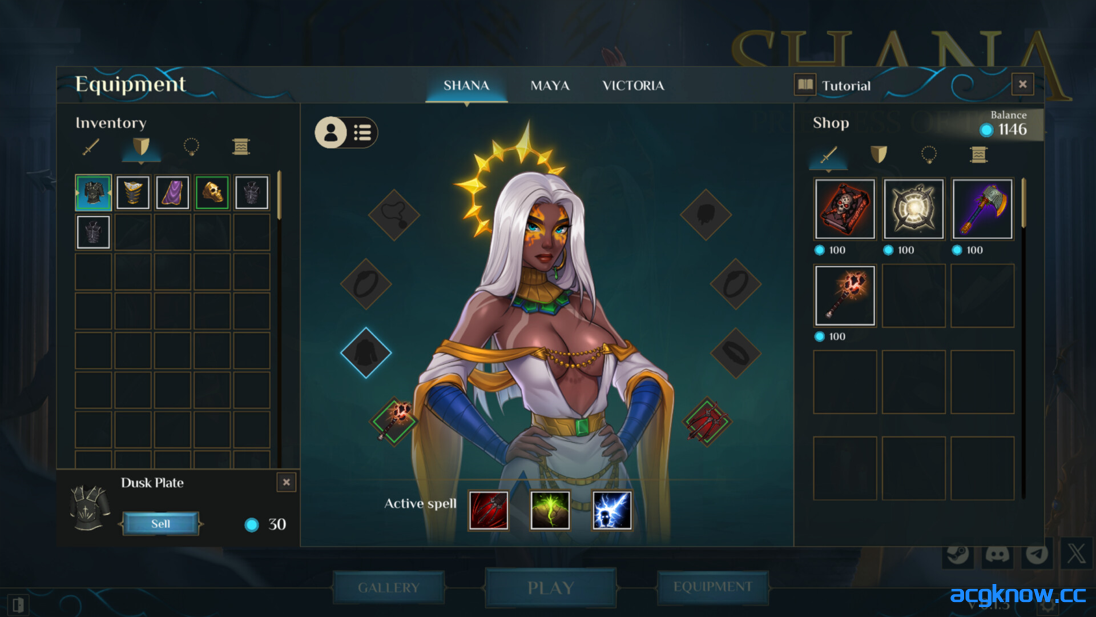Close the Equipment window
The image size is (1096, 617).
[1022, 85]
